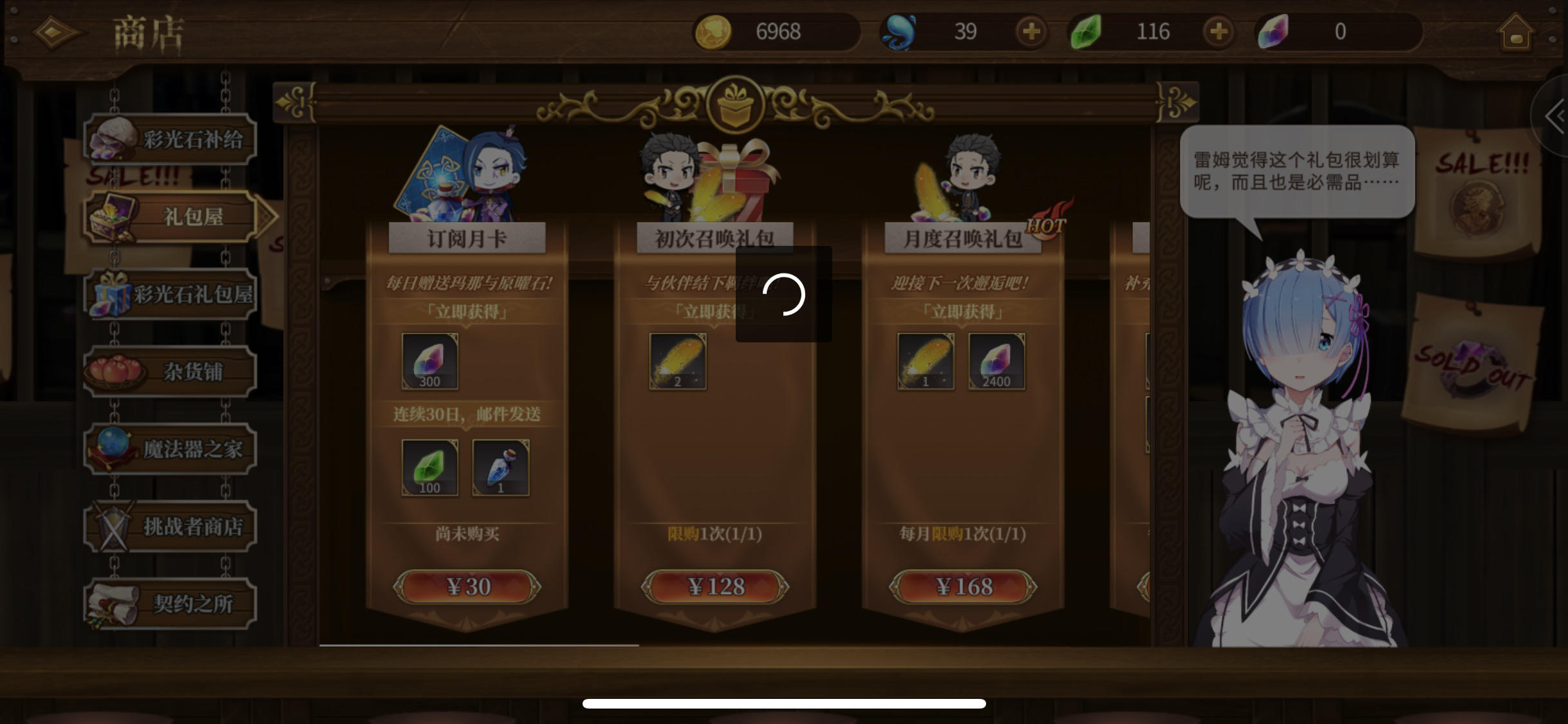Buy the 订阅月卡 with the ¥30 button
The width and height of the screenshot is (1568, 724).
point(469,586)
